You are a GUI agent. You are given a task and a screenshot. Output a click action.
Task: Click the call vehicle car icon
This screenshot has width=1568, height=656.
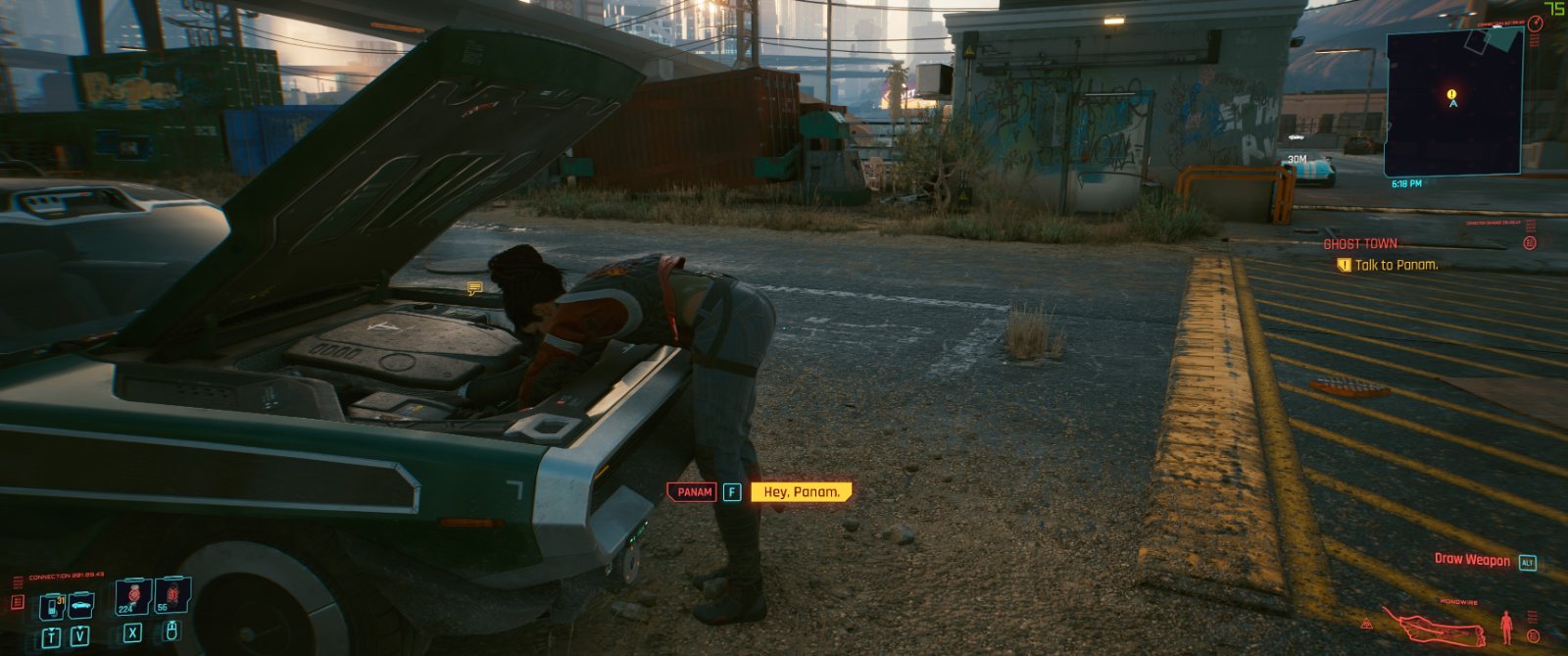tap(81, 605)
